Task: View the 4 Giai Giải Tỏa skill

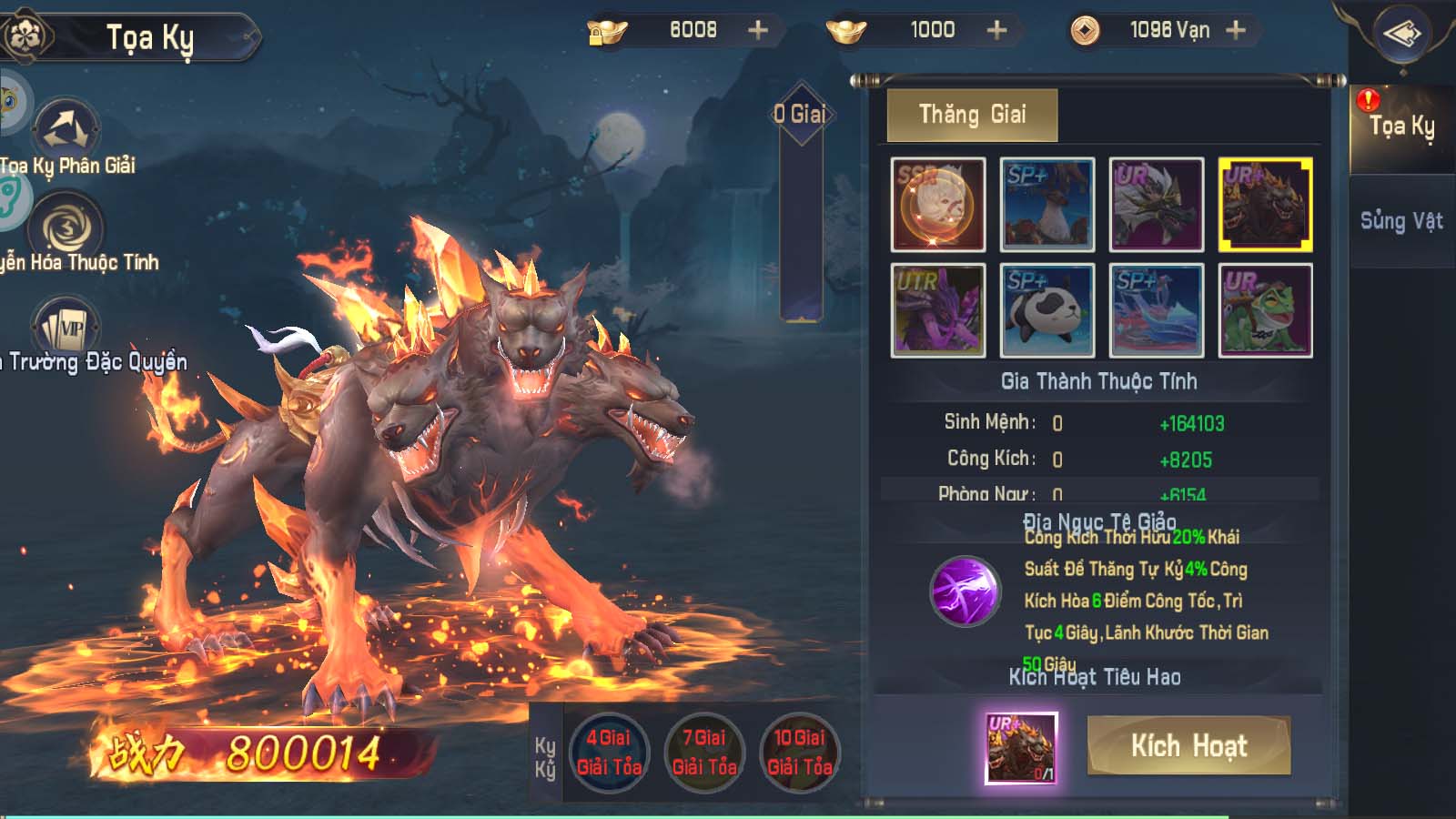Action: pyautogui.click(x=609, y=753)
